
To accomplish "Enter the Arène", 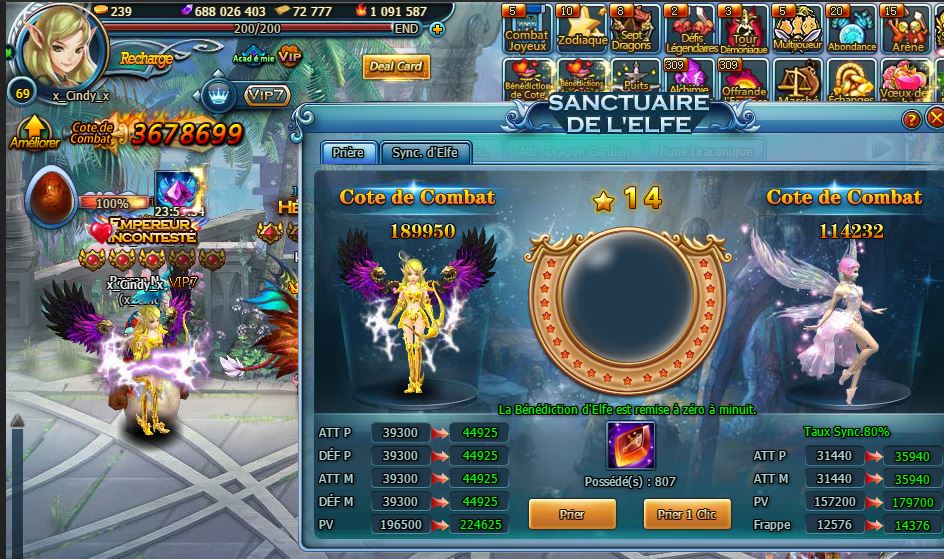I will [905, 28].
